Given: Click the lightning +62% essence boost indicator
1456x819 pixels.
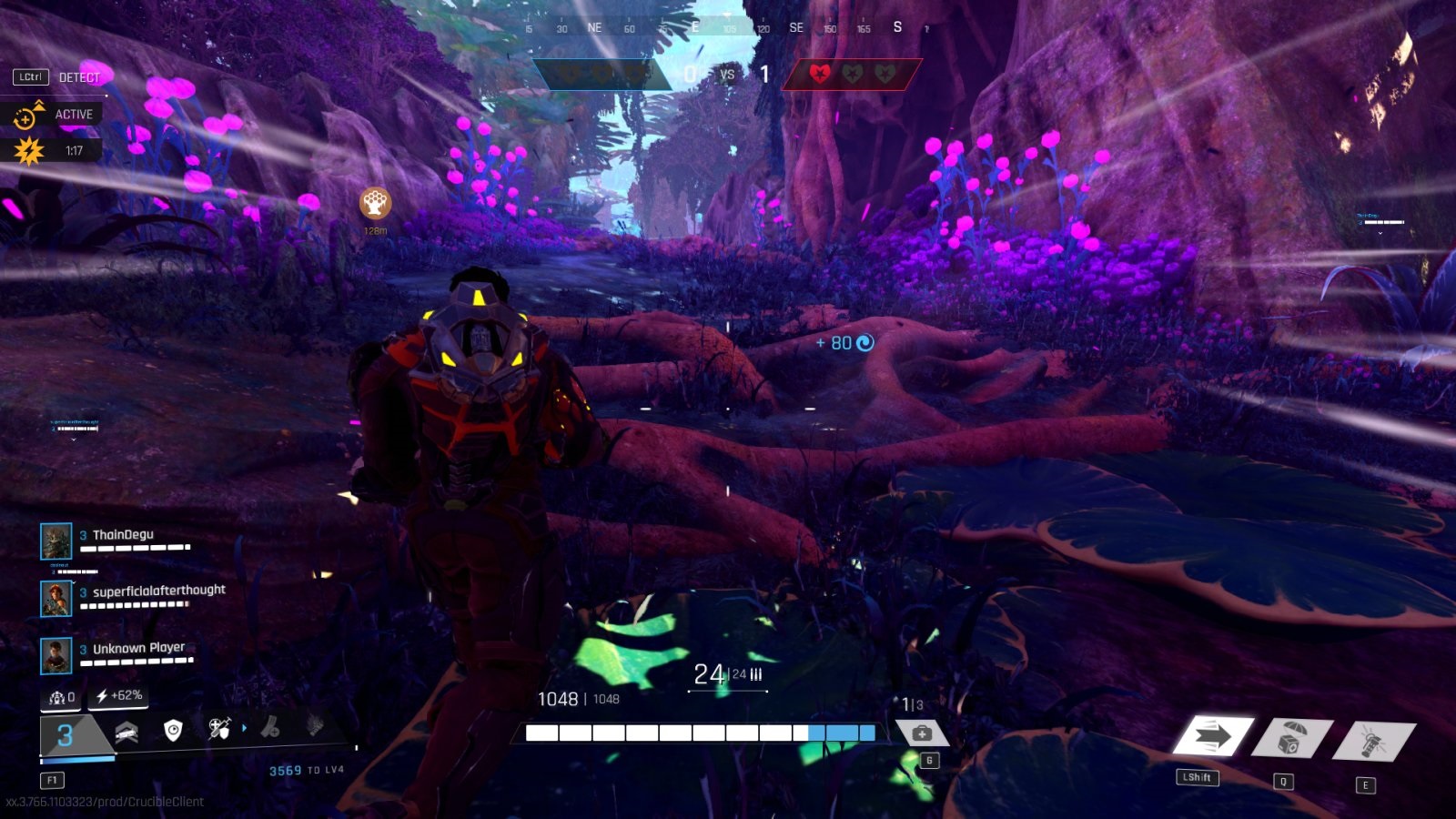Looking at the screenshot, I should pos(118,696).
